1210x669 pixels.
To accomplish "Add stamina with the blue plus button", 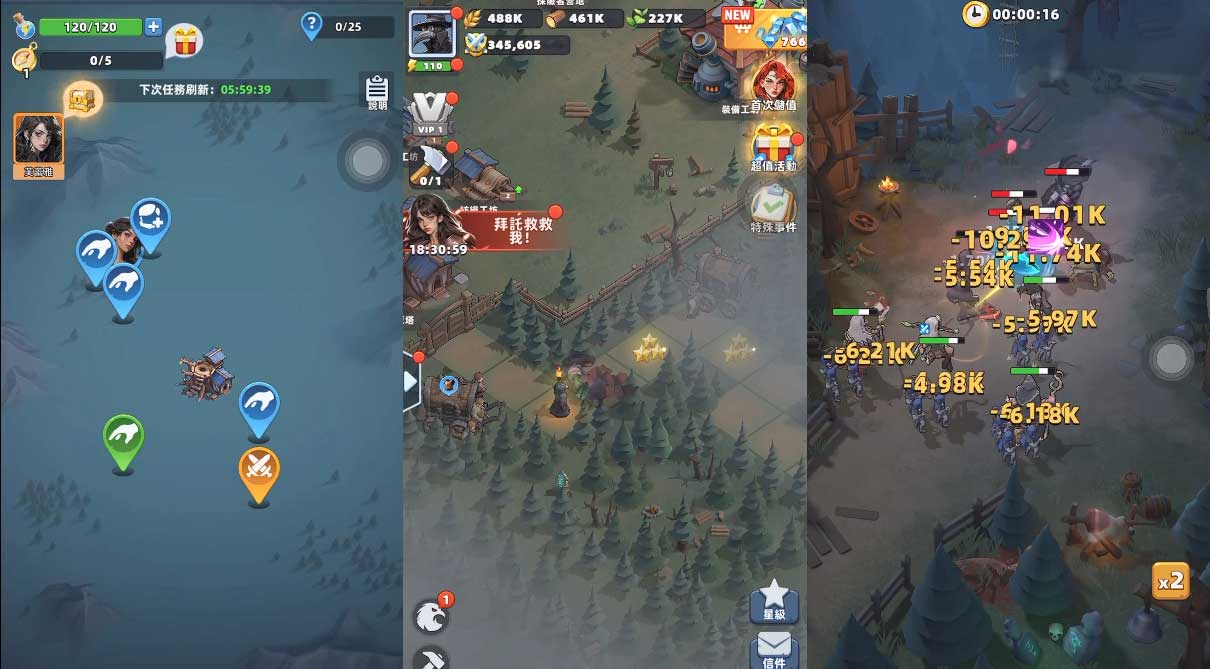I will click(153, 27).
